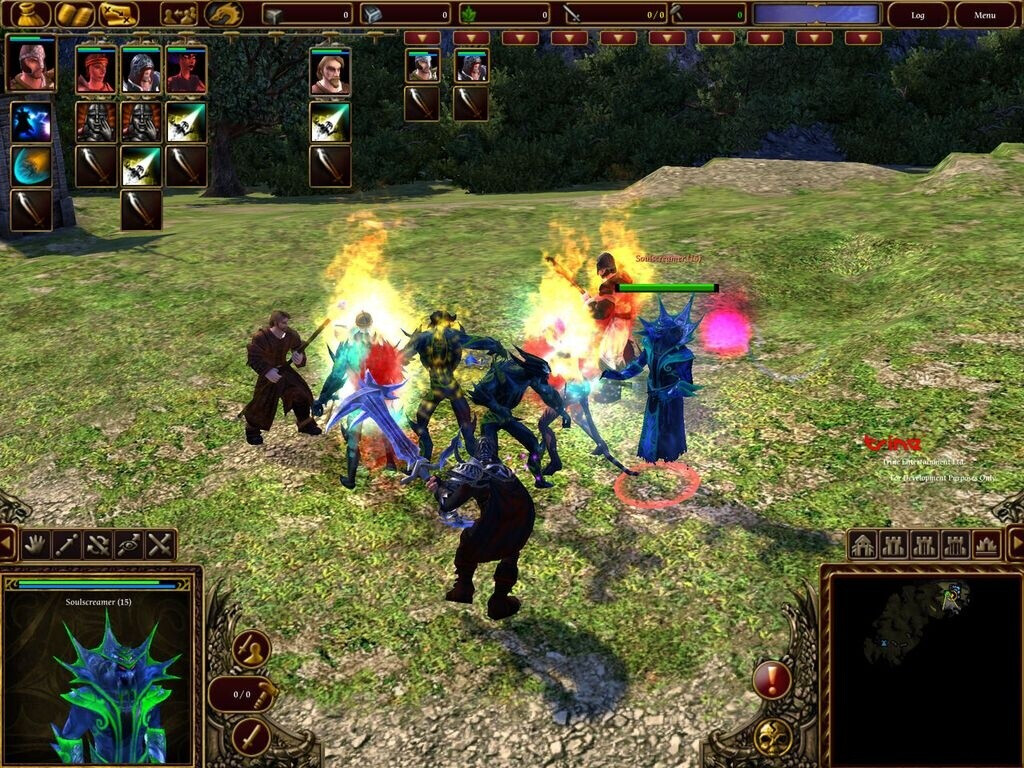
Task: Choose the open hand command
Action: point(36,545)
